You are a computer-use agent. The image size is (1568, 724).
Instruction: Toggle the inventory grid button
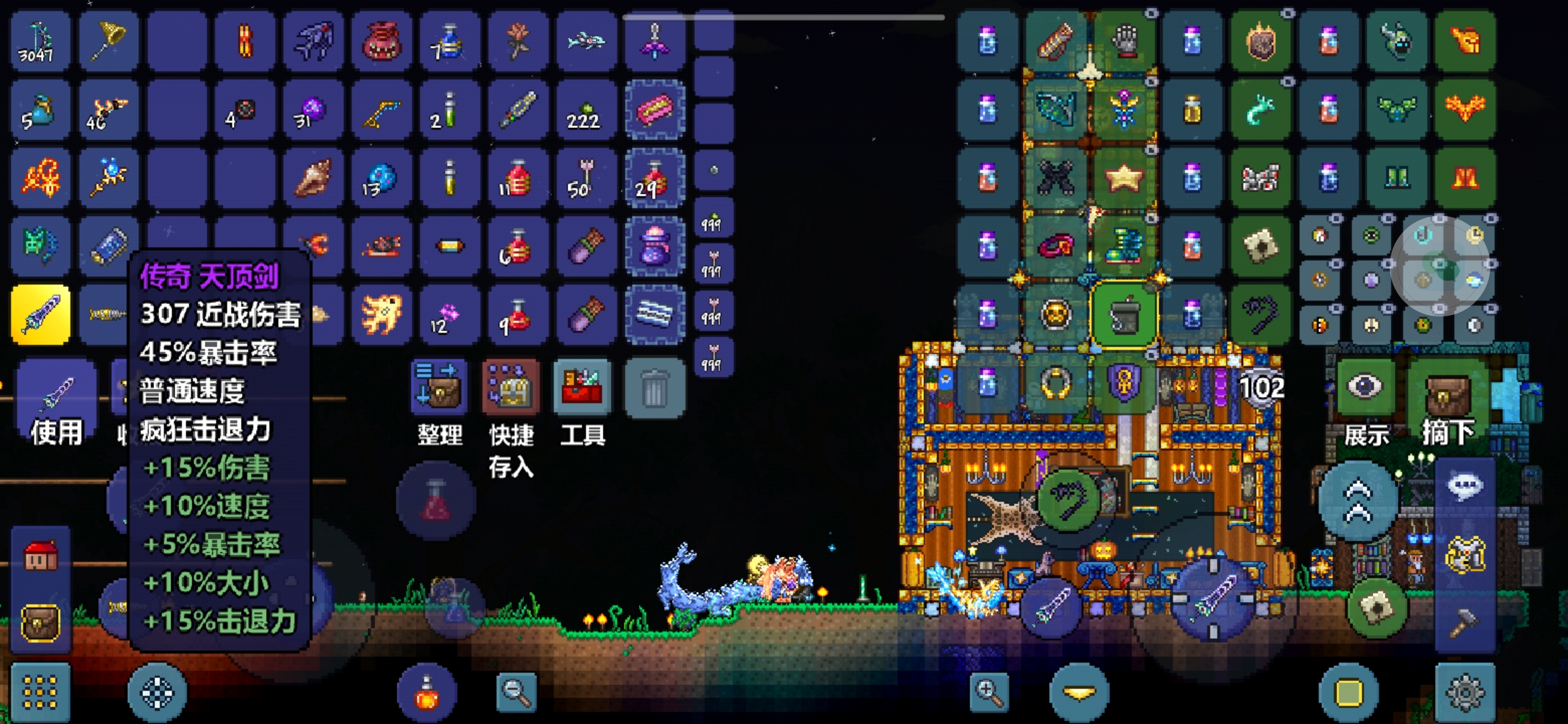coord(40,692)
